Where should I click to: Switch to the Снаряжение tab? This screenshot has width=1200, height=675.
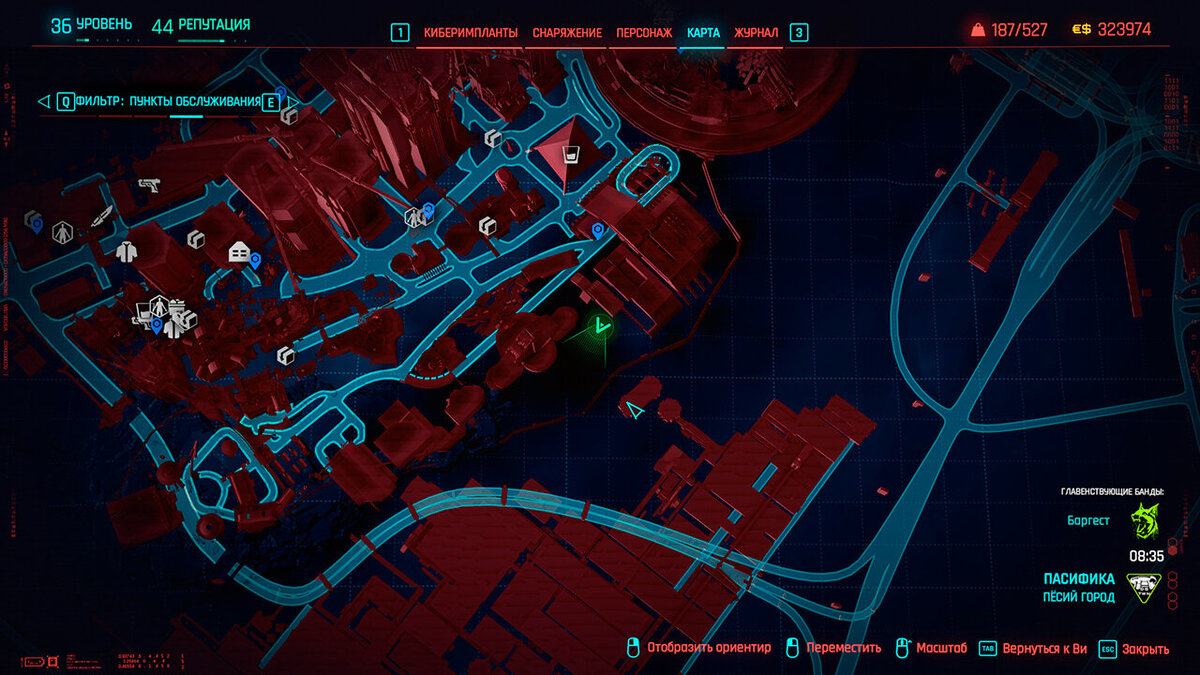pos(567,33)
